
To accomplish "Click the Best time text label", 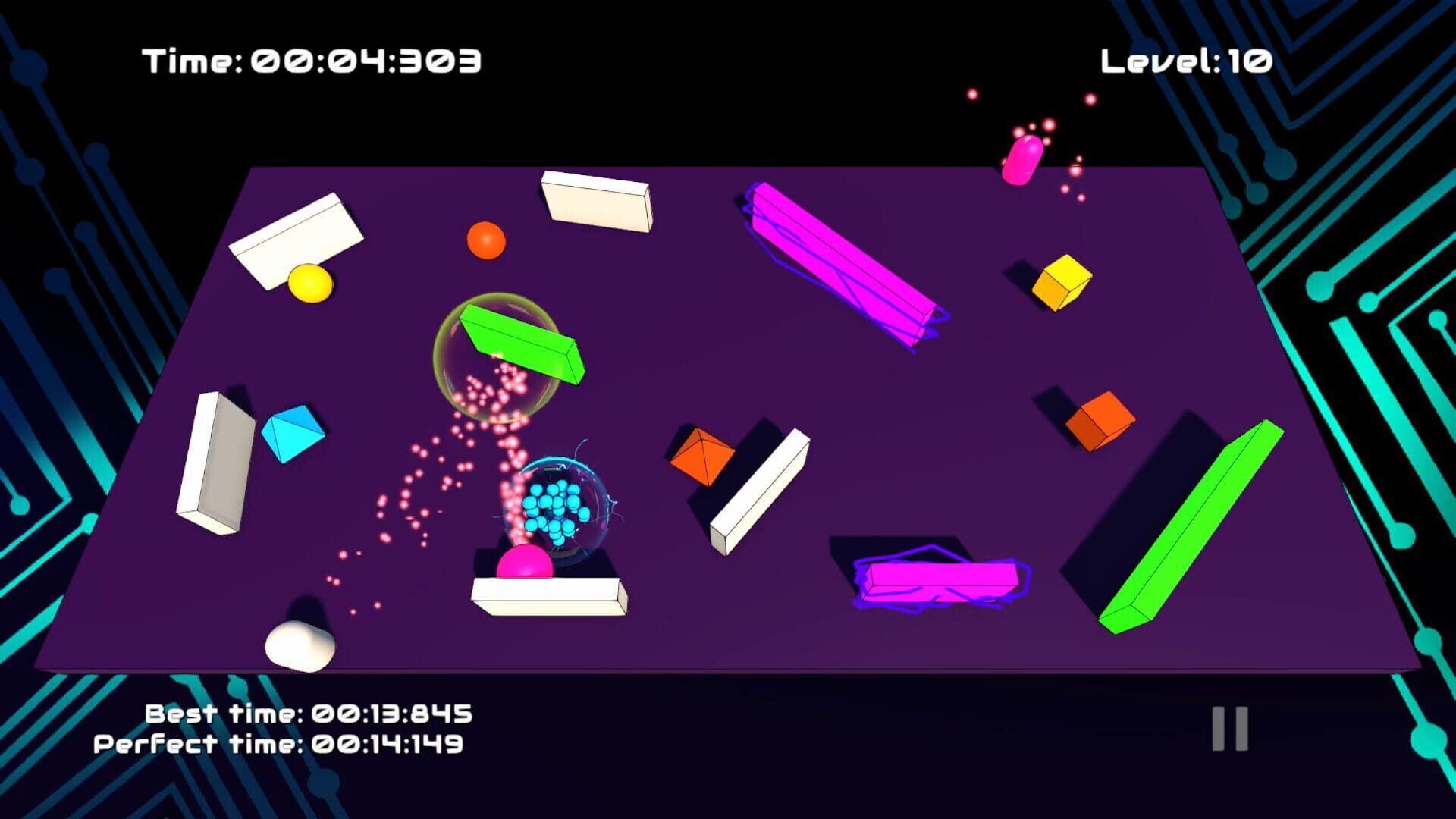I will coord(307,713).
